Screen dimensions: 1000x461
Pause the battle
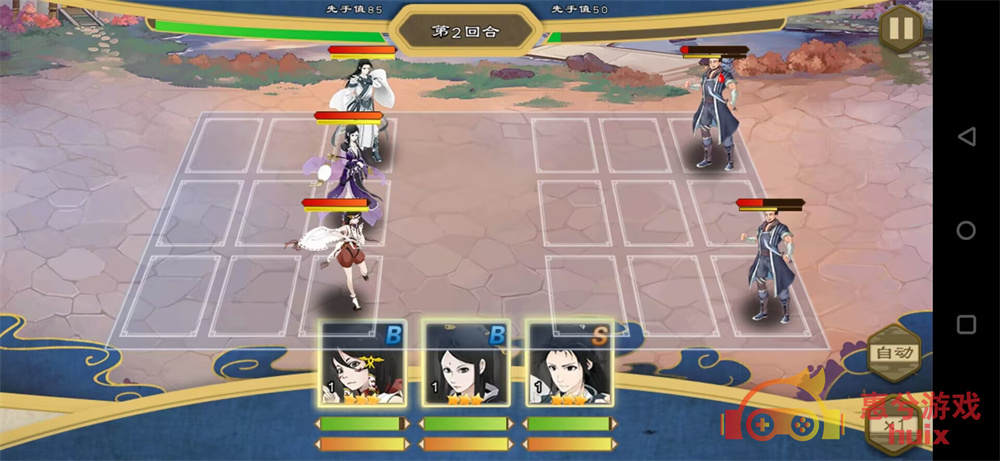(900, 28)
